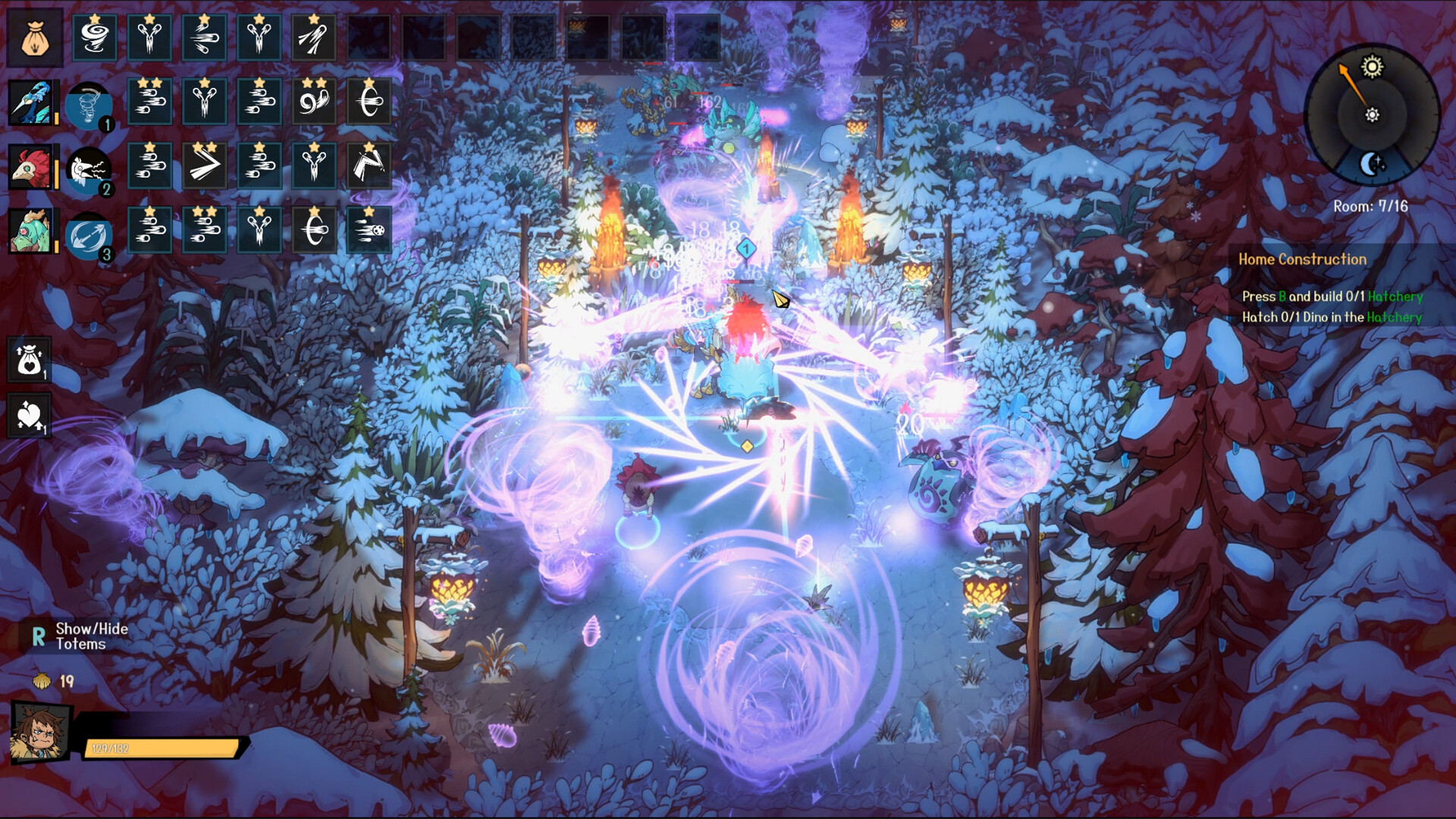Click the heart bag buff icon
This screenshot has height=819, width=1456.
[29, 359]
